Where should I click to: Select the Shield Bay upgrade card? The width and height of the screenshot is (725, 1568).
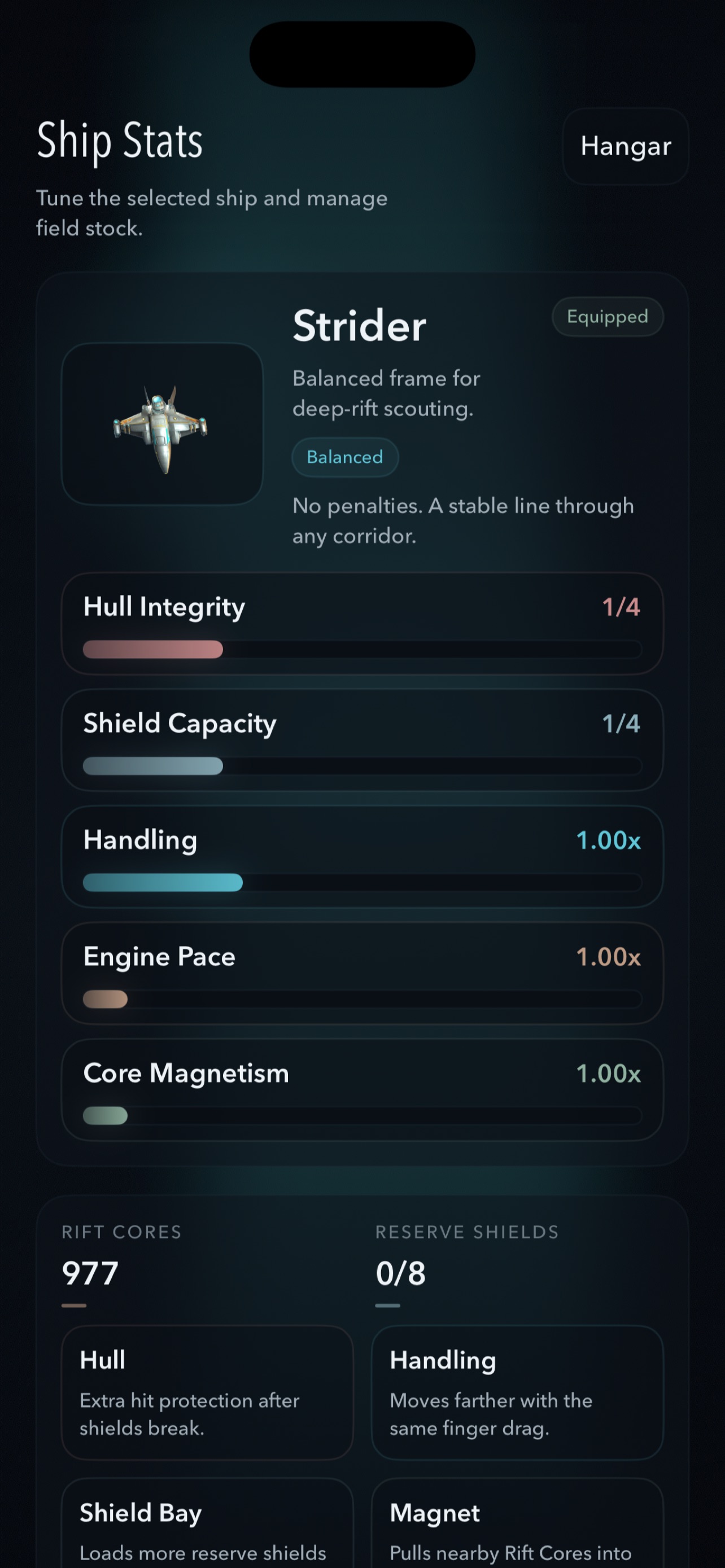point(207,1528)
